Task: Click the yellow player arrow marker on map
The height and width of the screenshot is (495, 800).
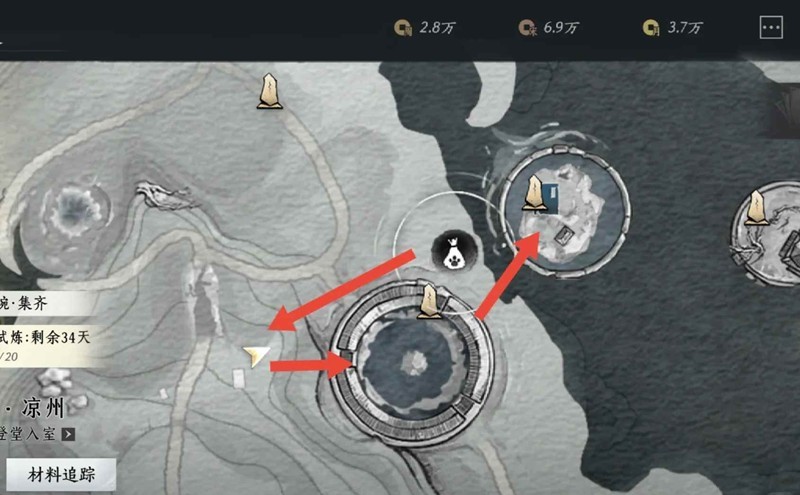Action: click(257, 354)
